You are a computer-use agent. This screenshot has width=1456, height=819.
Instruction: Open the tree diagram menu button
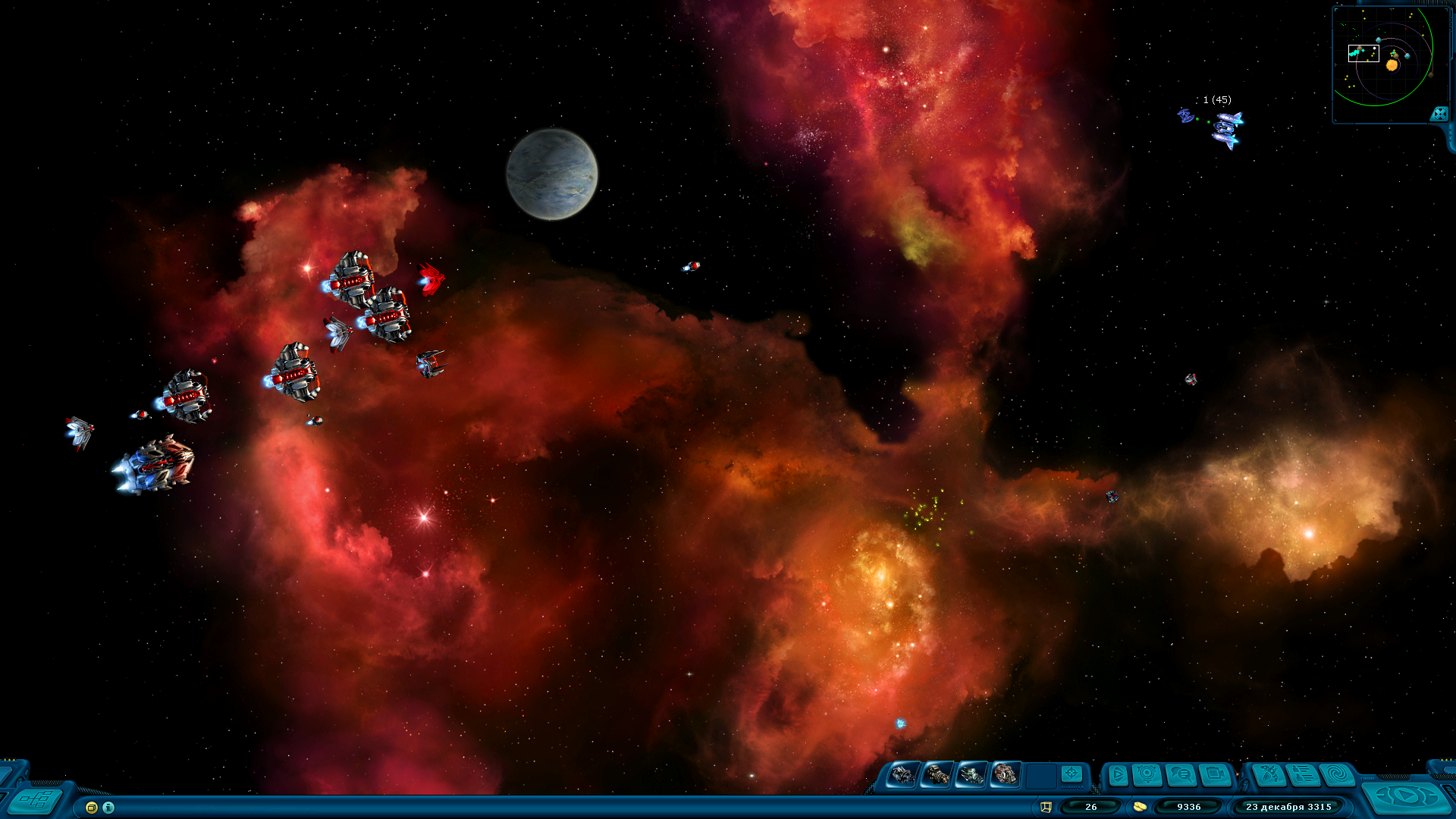[36, 800]
